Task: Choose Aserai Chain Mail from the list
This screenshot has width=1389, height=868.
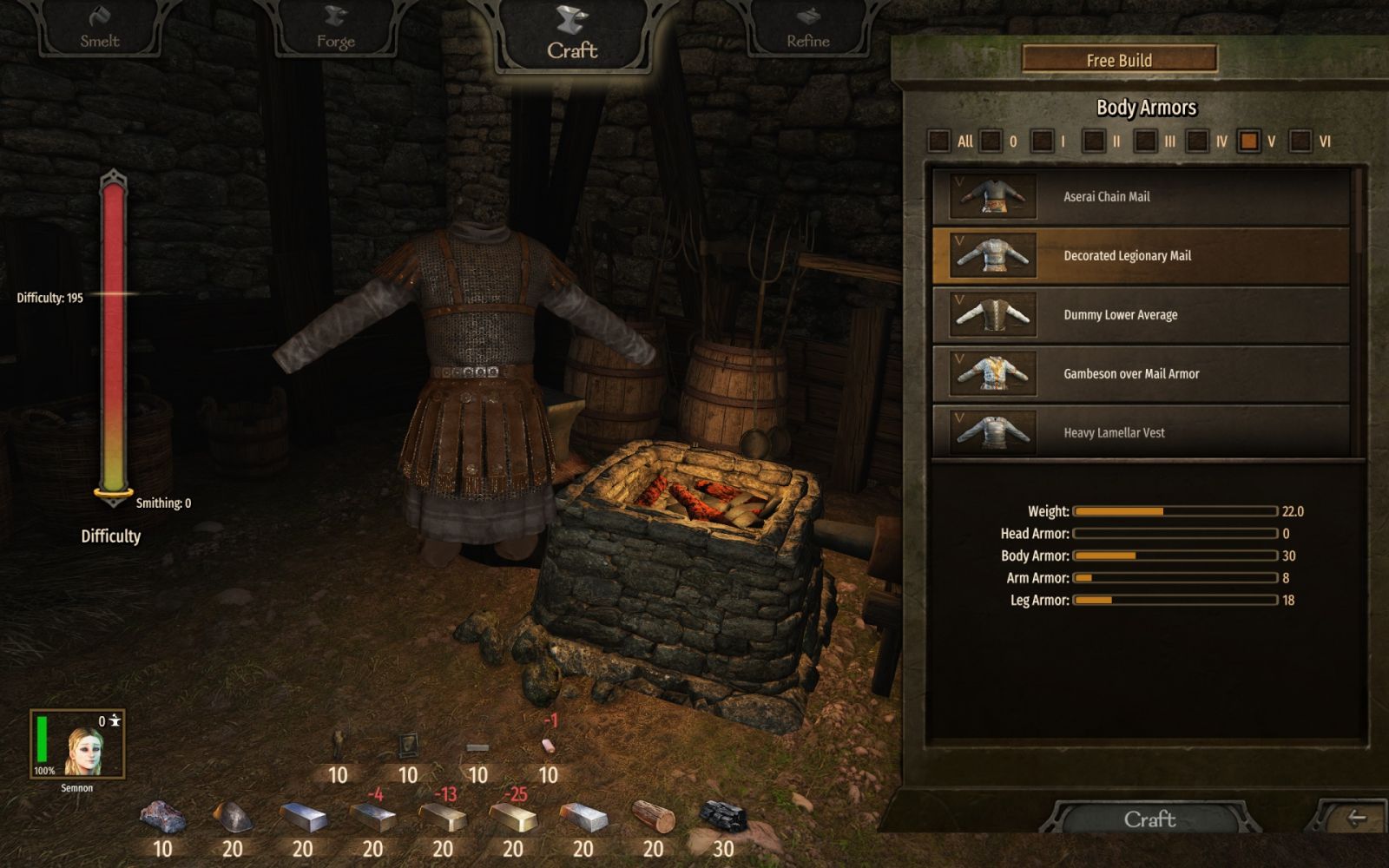Action: [1141, 197]
